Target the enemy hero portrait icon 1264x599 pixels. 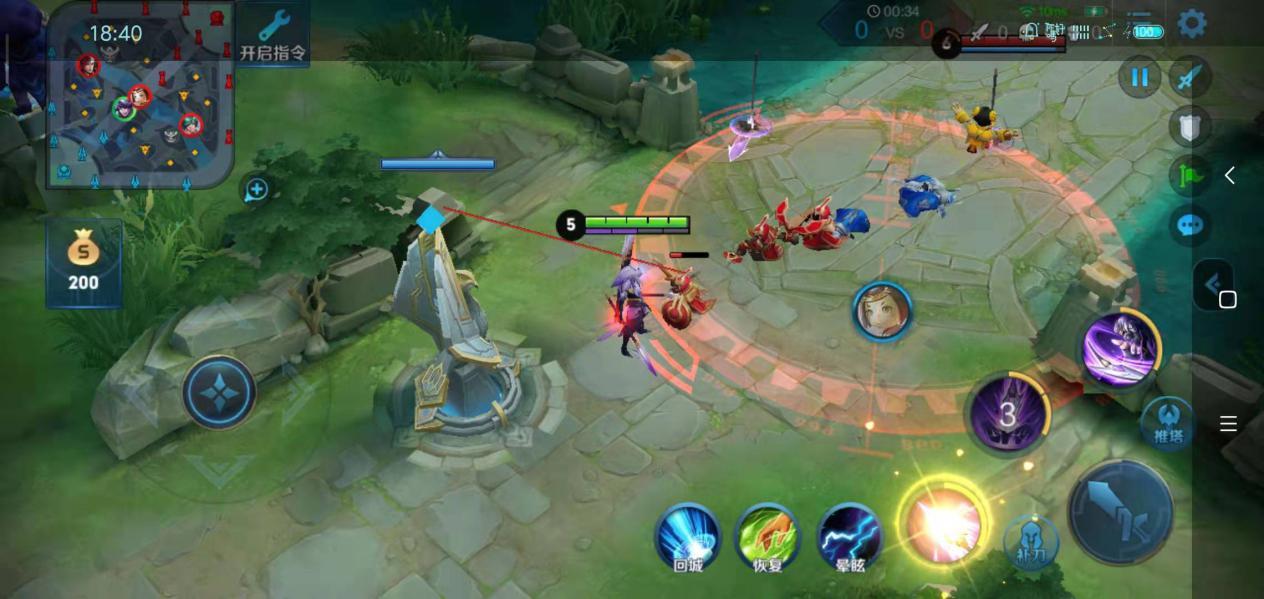point(882,311)
